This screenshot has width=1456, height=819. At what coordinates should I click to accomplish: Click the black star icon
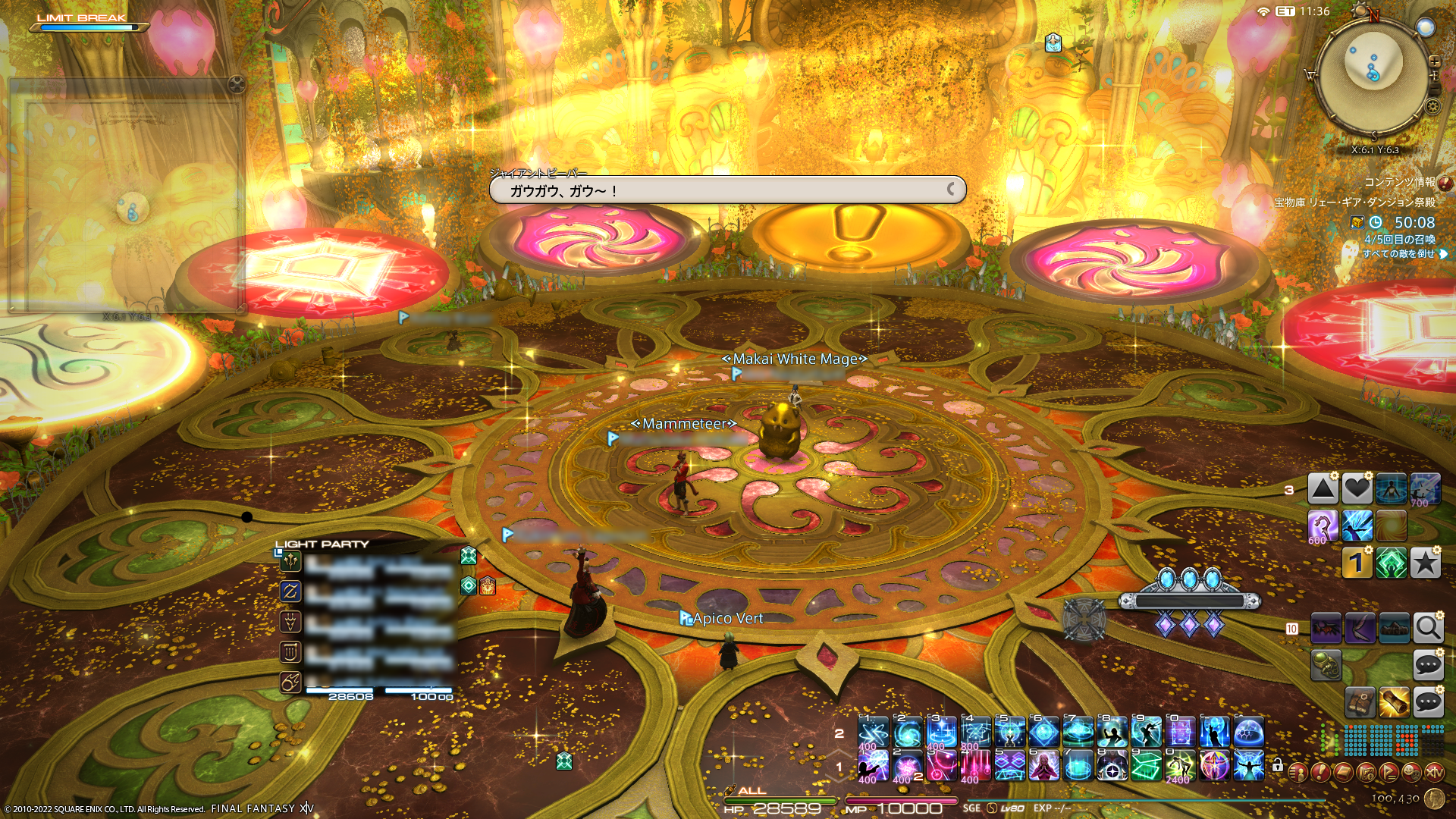tap(1426, 563)
